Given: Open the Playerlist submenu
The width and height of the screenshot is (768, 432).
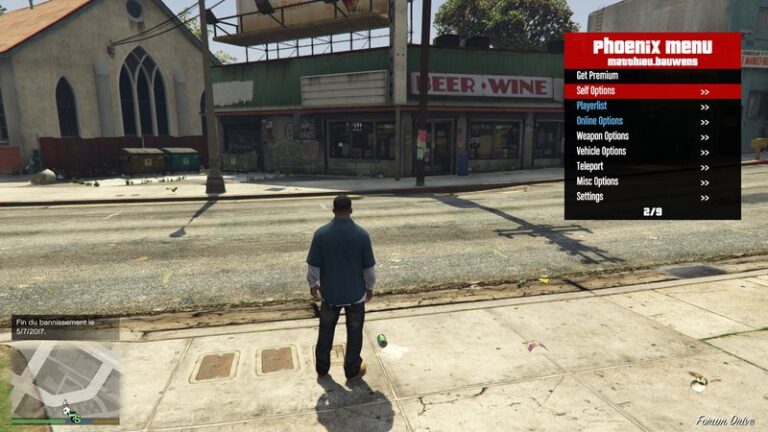Looking at the screenshot, I should (652, 106).
